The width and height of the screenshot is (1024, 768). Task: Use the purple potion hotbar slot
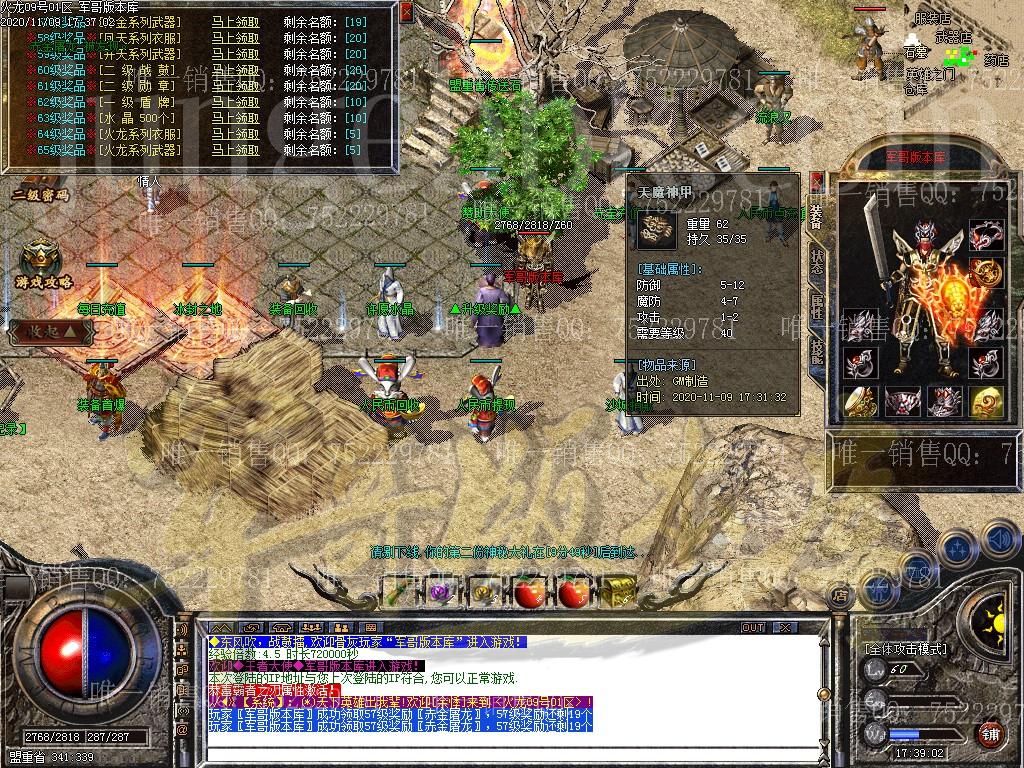439,592
